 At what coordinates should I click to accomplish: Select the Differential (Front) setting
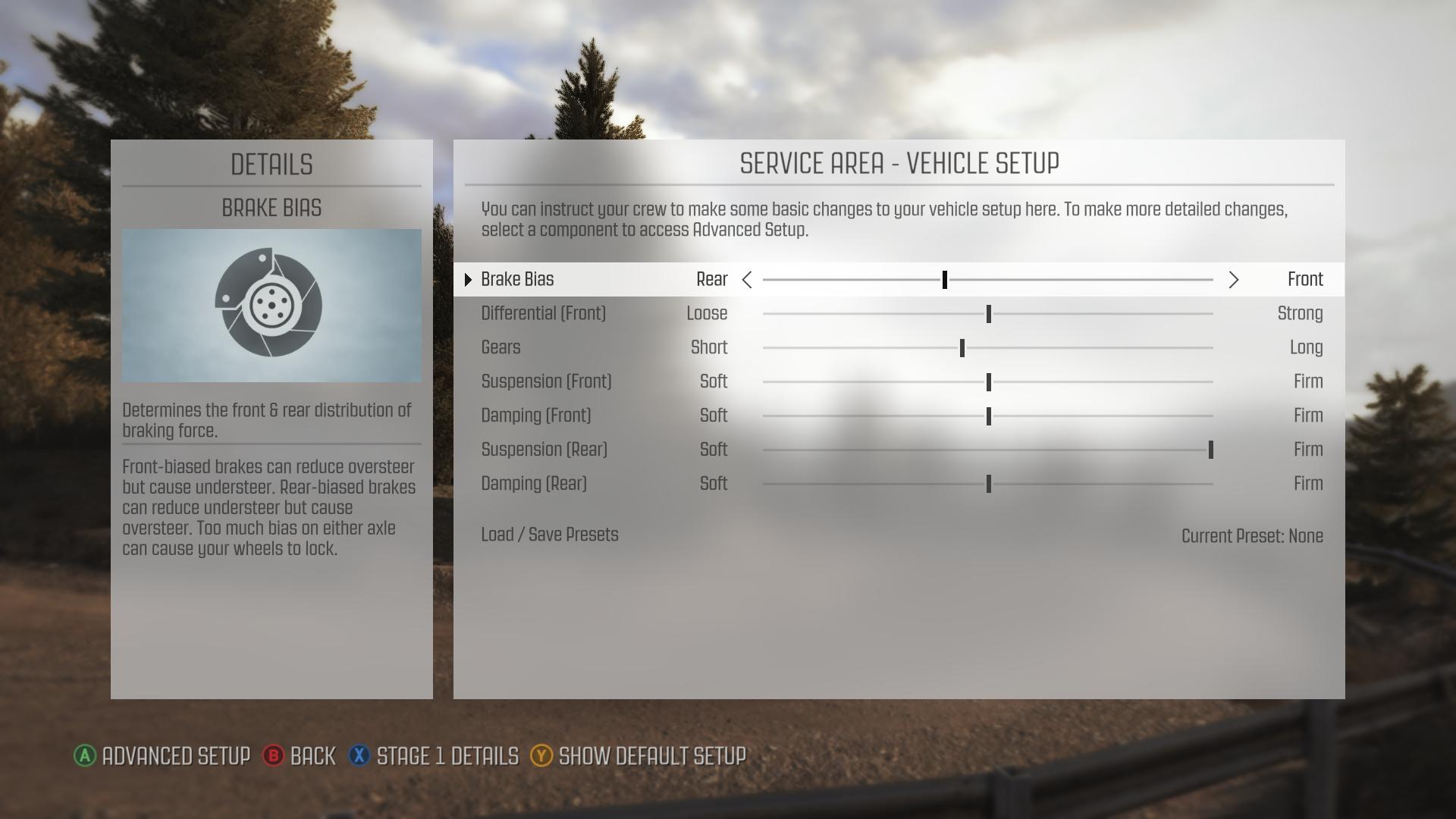pos(543,314)
